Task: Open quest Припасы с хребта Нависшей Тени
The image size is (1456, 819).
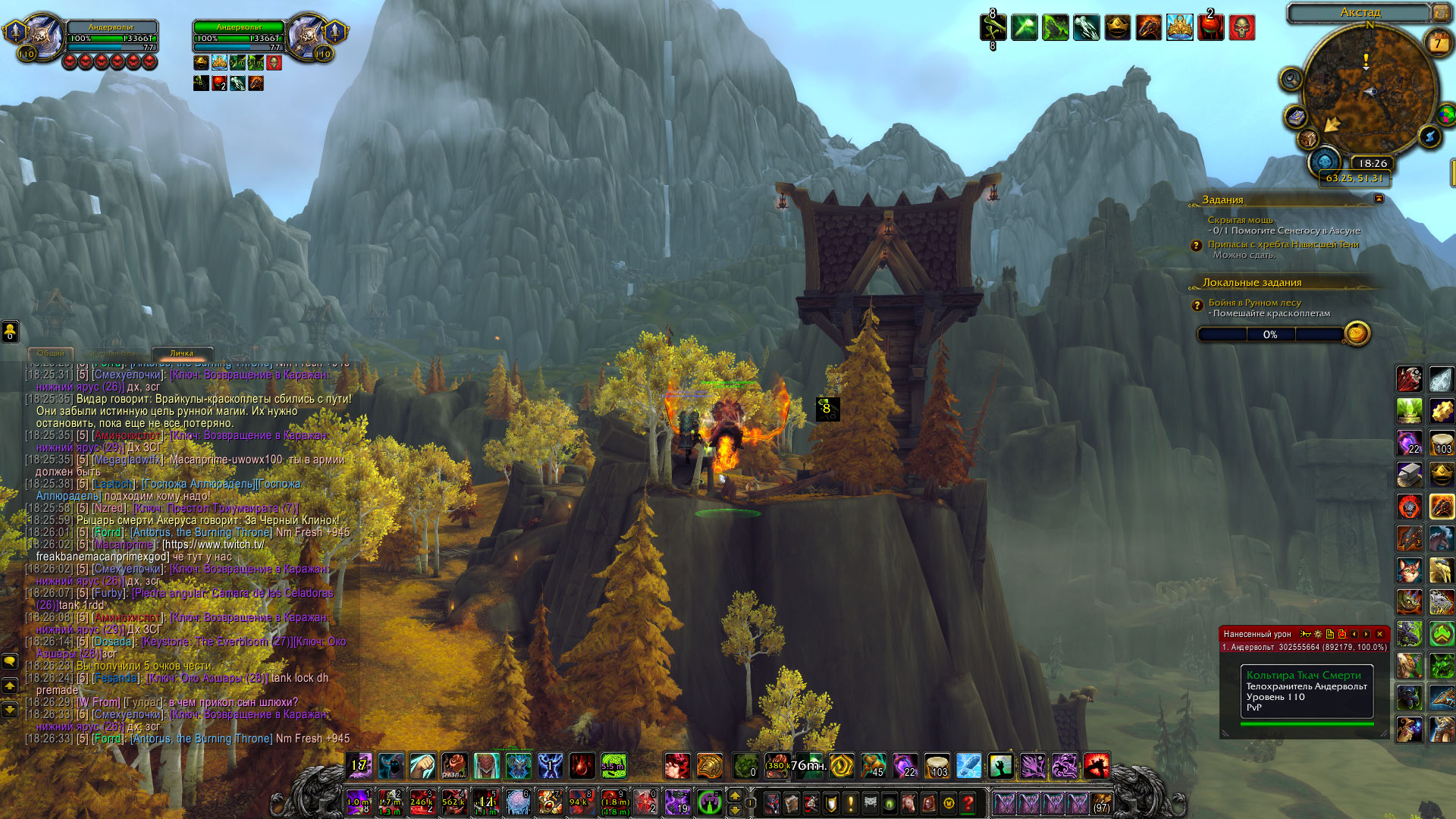Action: pyautogui.click(x=1283, y=244)
